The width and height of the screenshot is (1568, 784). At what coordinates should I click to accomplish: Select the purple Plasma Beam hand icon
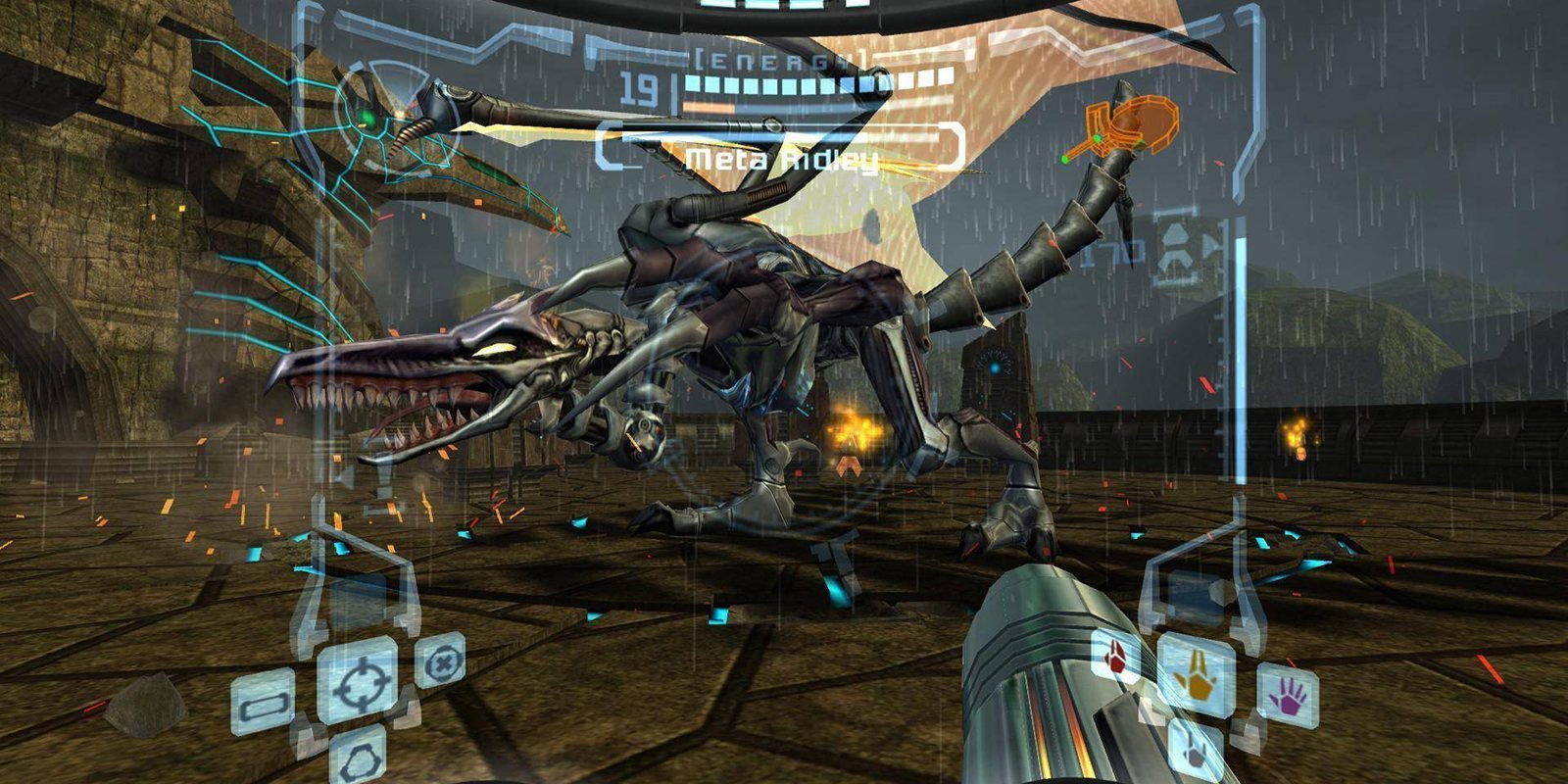click(x=1292, y=696)
